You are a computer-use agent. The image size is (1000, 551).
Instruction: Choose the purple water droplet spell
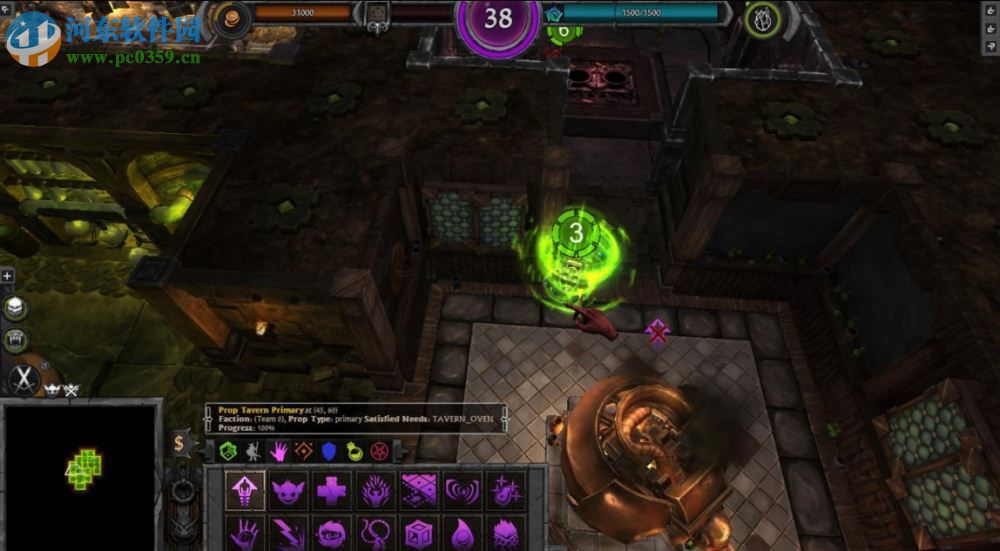coord(462,532)
